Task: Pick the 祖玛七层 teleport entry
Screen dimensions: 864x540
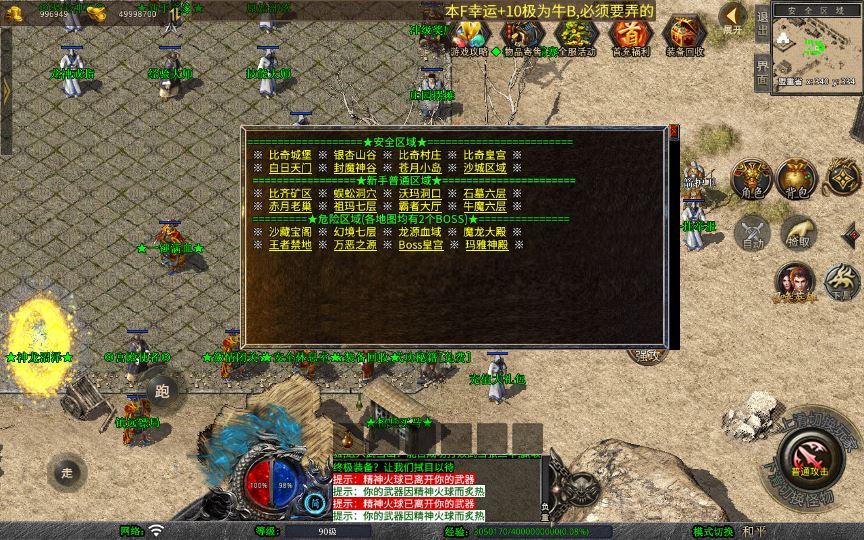Action: (x=355, y=206)
